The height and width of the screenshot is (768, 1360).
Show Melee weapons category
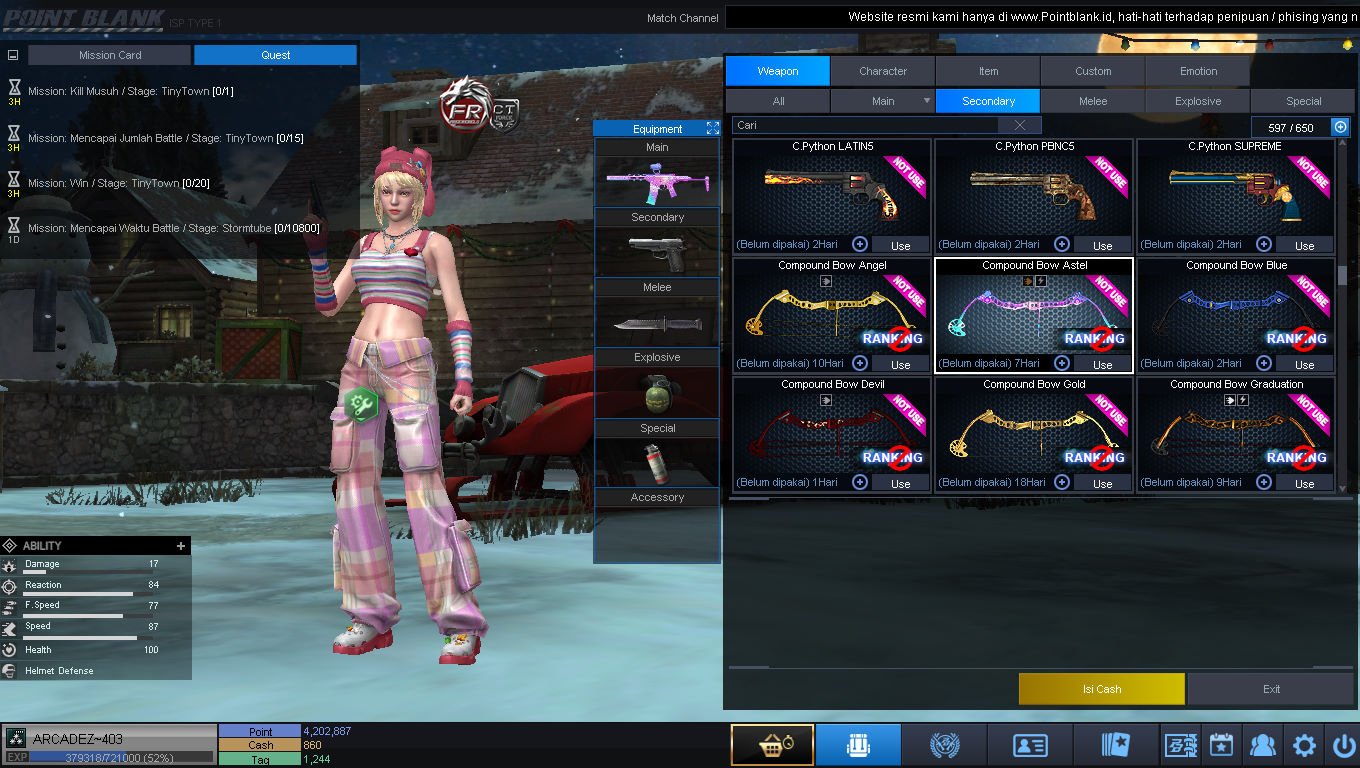point(1093,101)
